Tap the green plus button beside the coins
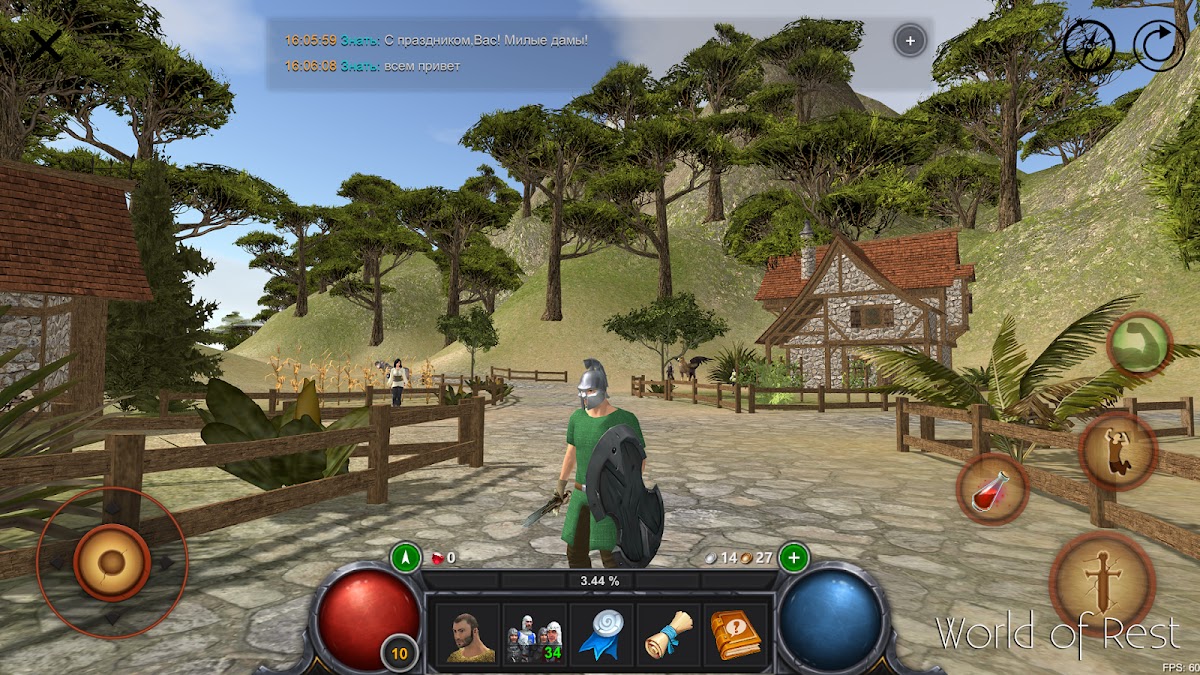This screenshot has width=1200, height=675. pyautogui.click(x=794, y=557)
